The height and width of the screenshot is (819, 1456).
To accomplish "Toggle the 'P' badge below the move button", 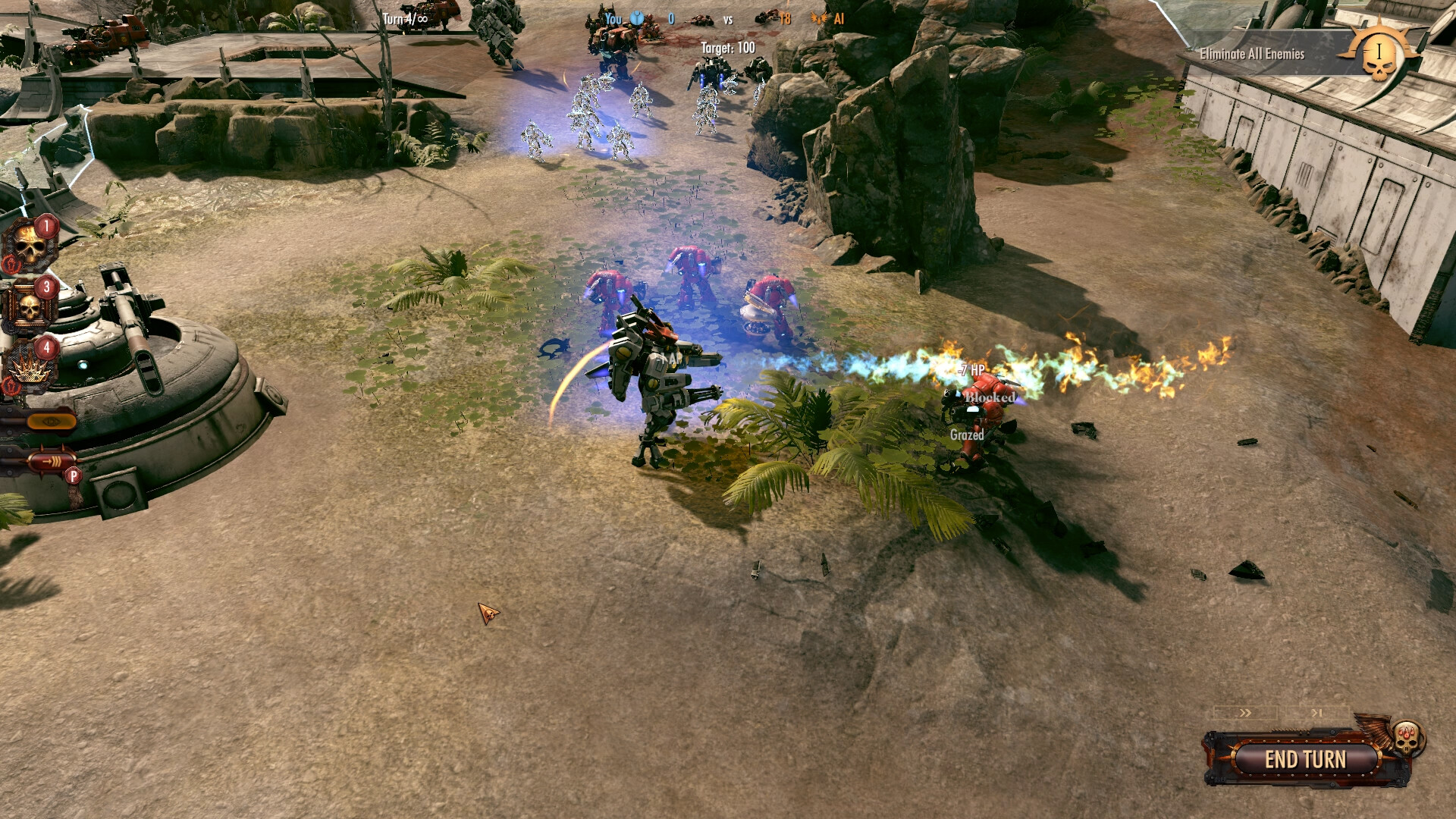I will (x=74, y=475).
